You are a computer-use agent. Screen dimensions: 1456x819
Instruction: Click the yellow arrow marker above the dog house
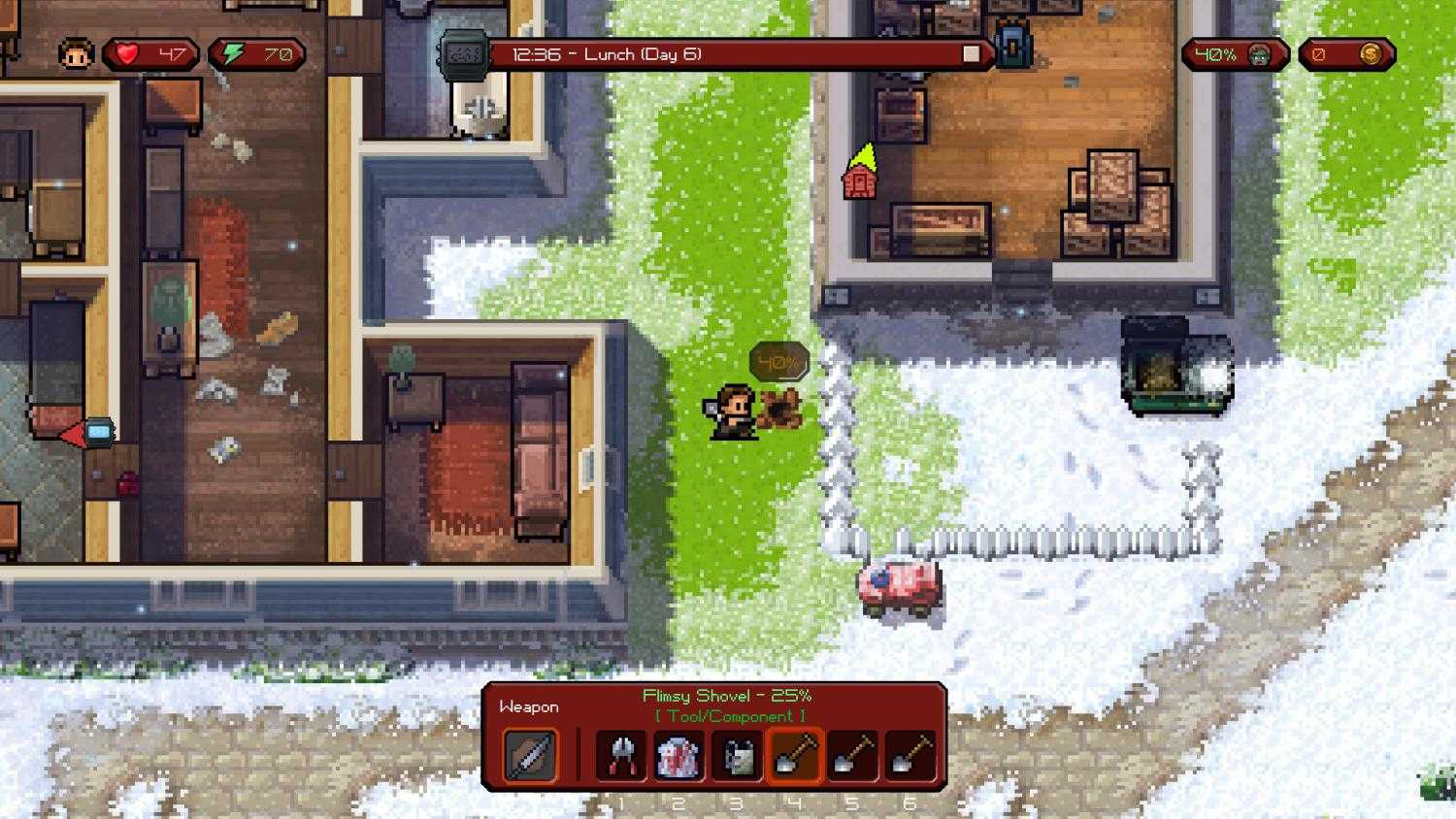(866, 155)
